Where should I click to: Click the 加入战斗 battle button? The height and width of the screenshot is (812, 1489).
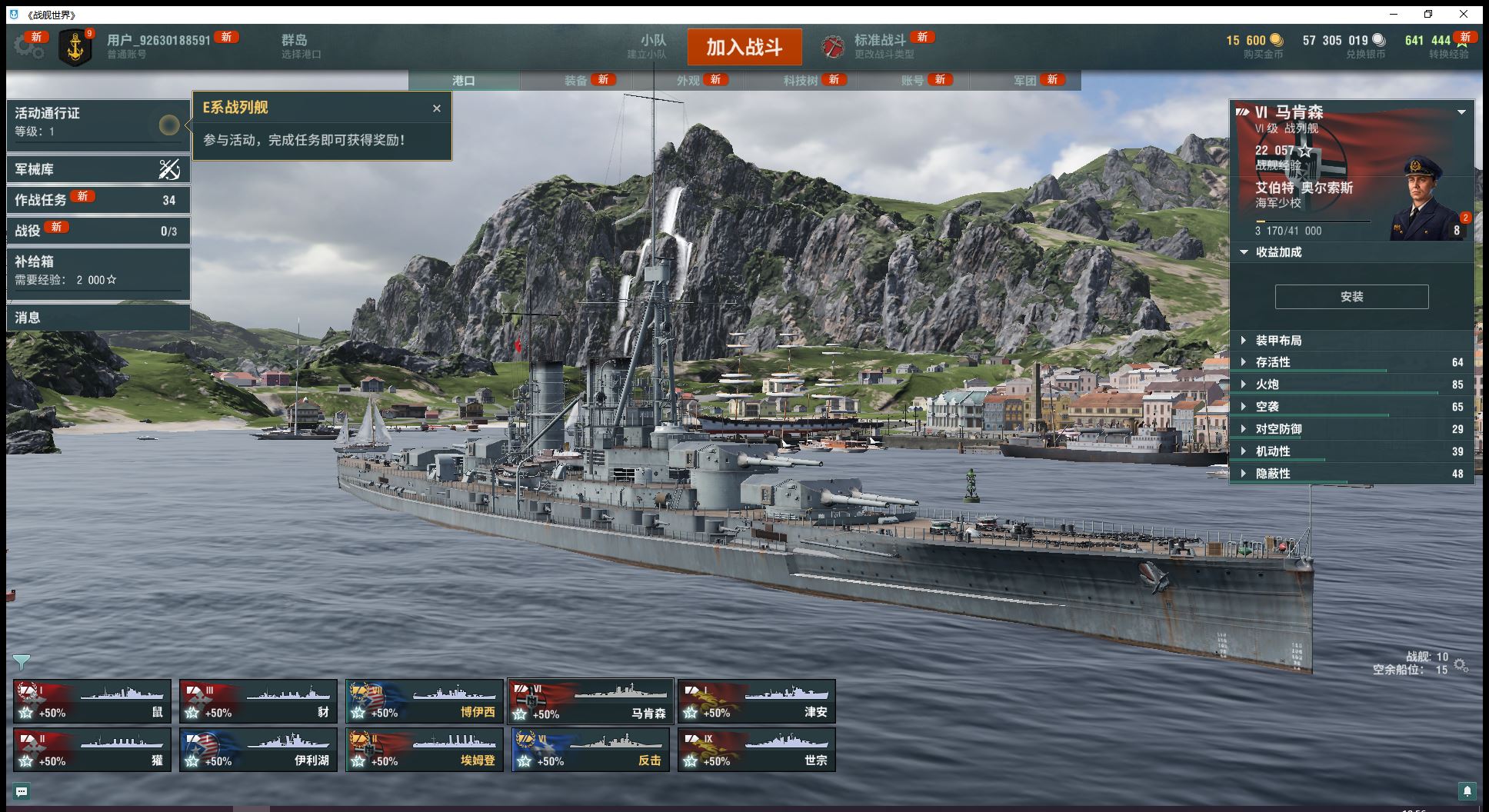click(744, 48)
